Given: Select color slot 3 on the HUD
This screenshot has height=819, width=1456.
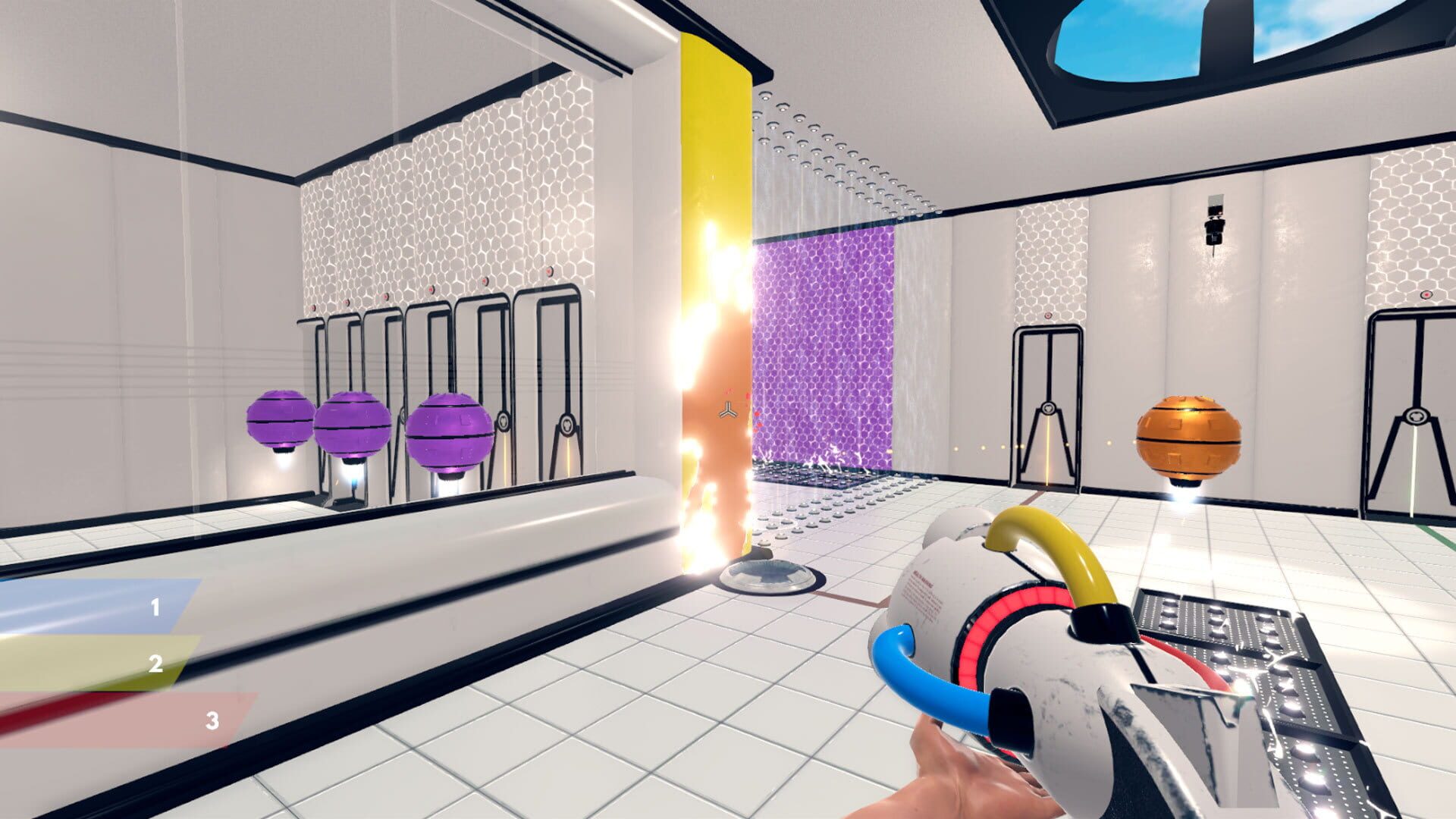Looking at the screenshot, I should (x=212, y=720).
